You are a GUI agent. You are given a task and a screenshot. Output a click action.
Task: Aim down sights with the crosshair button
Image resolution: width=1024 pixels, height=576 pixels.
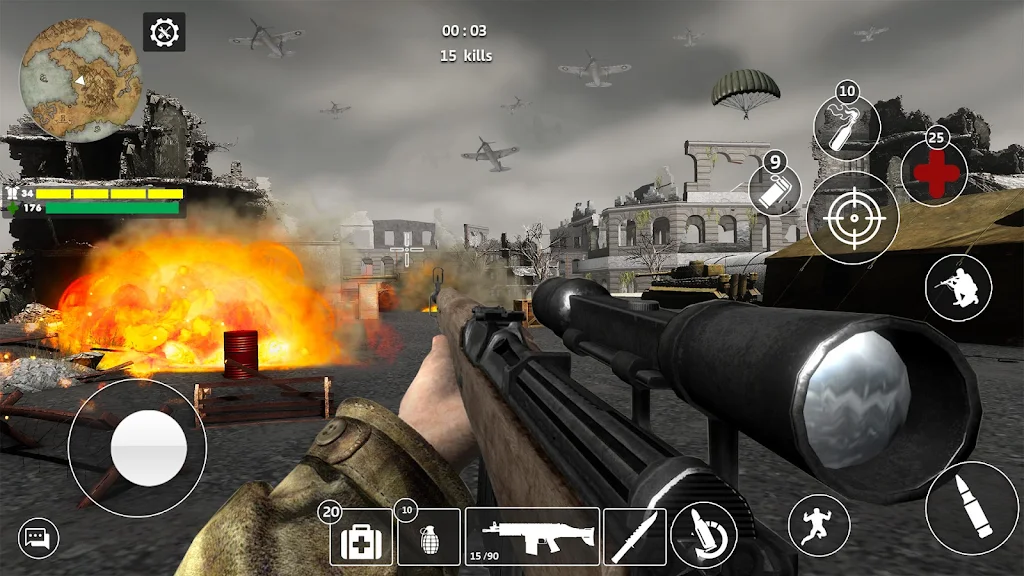click(853, 218)
